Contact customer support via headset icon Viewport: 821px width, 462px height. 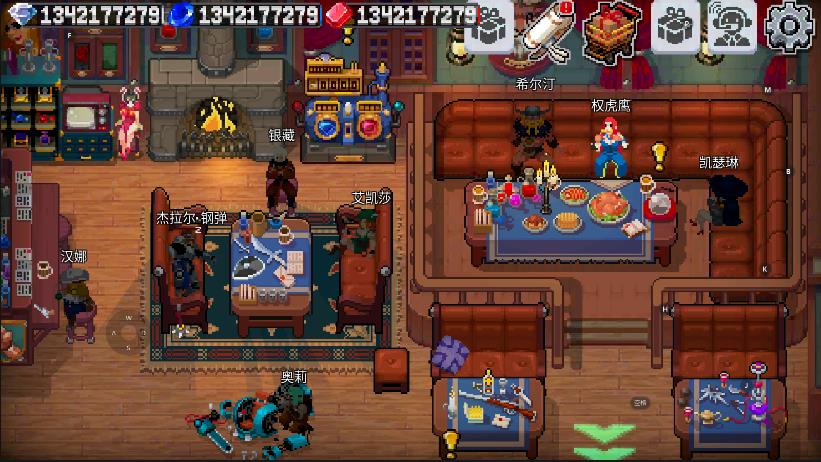point(733,24)
